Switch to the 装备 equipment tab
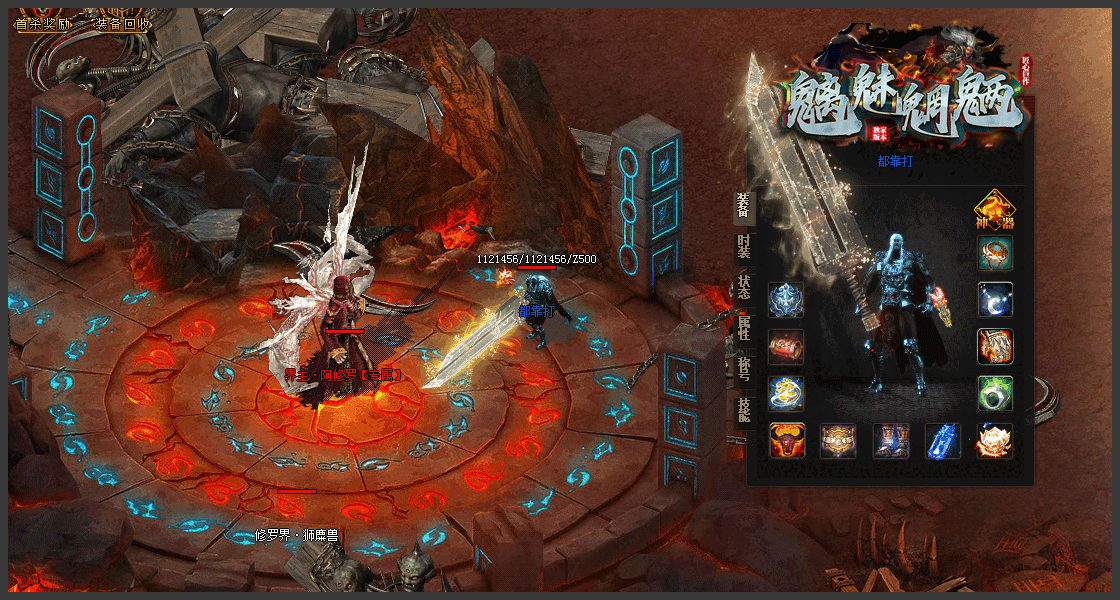This screenshot has width=1120, height=600. [743, 205]
